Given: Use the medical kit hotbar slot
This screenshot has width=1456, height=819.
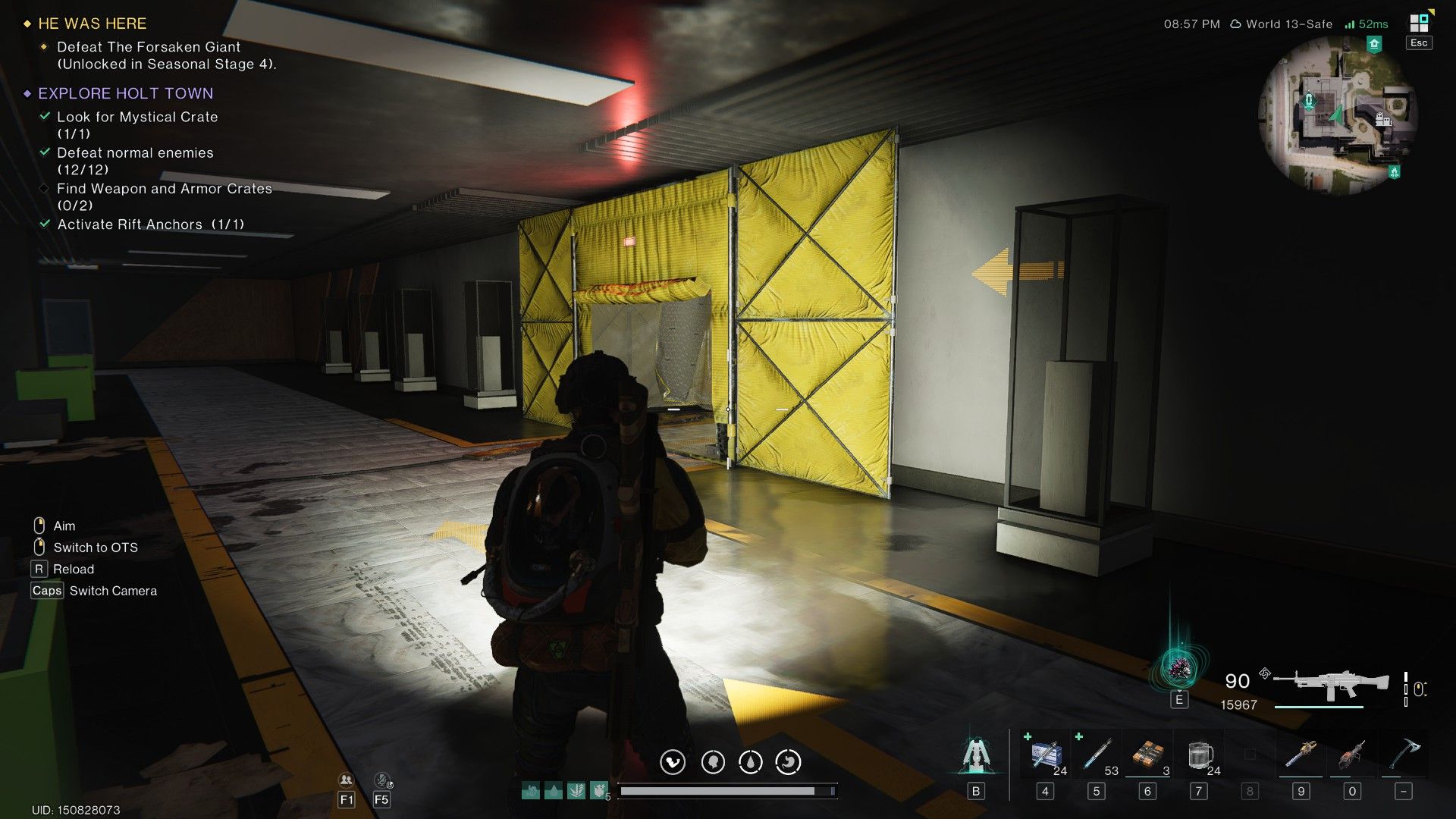Looking at the screenshot, I should (1046, 754).
